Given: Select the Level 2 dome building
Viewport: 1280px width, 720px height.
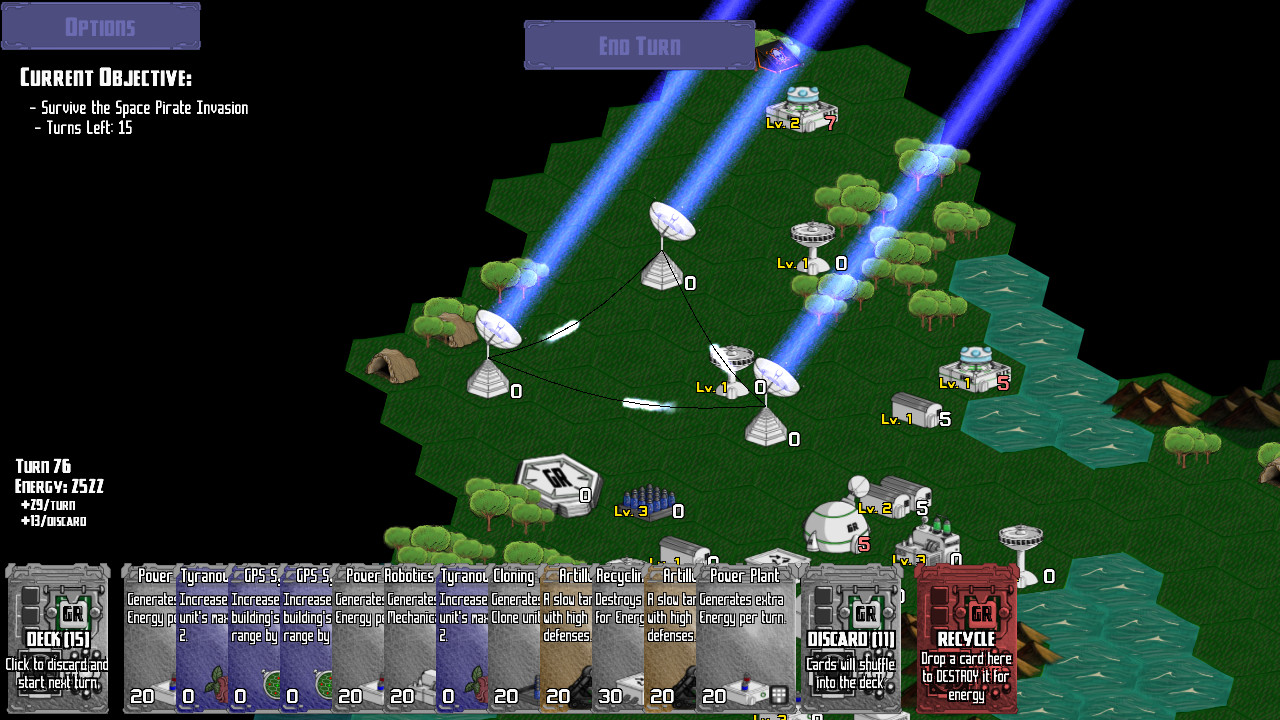Looking at the screenshot, I should coord(835,525).
